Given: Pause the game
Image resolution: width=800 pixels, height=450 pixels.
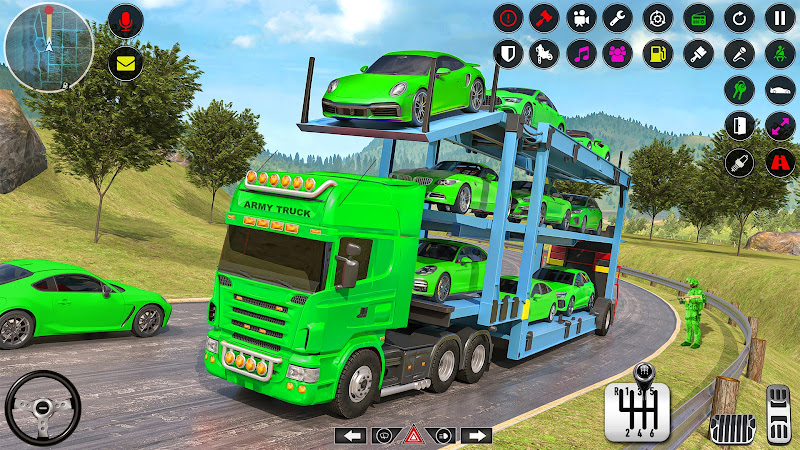Looking at the screenshot, I should pos(780,17).
